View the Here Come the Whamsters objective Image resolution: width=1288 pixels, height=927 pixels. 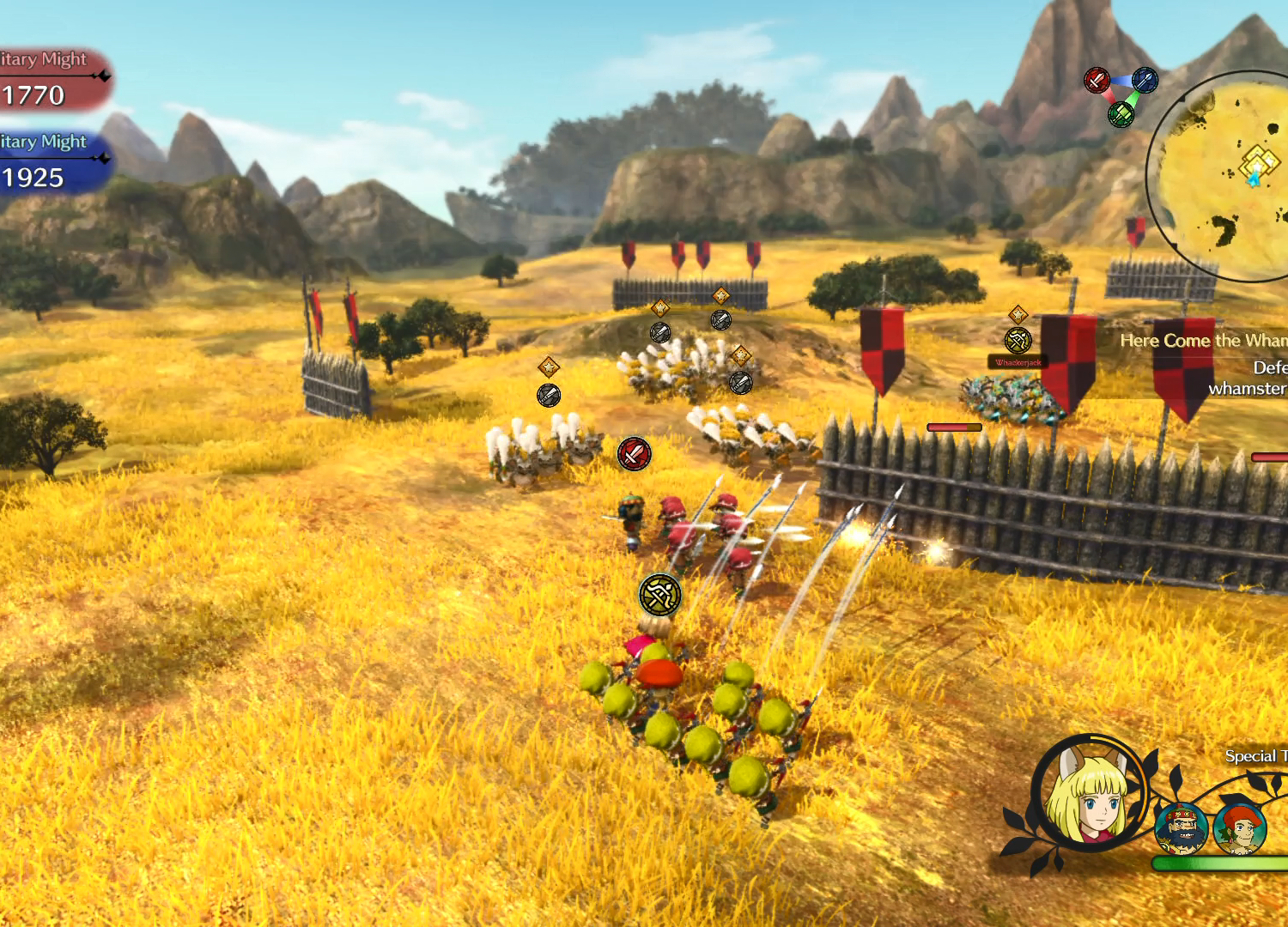tap(1203, 341)
